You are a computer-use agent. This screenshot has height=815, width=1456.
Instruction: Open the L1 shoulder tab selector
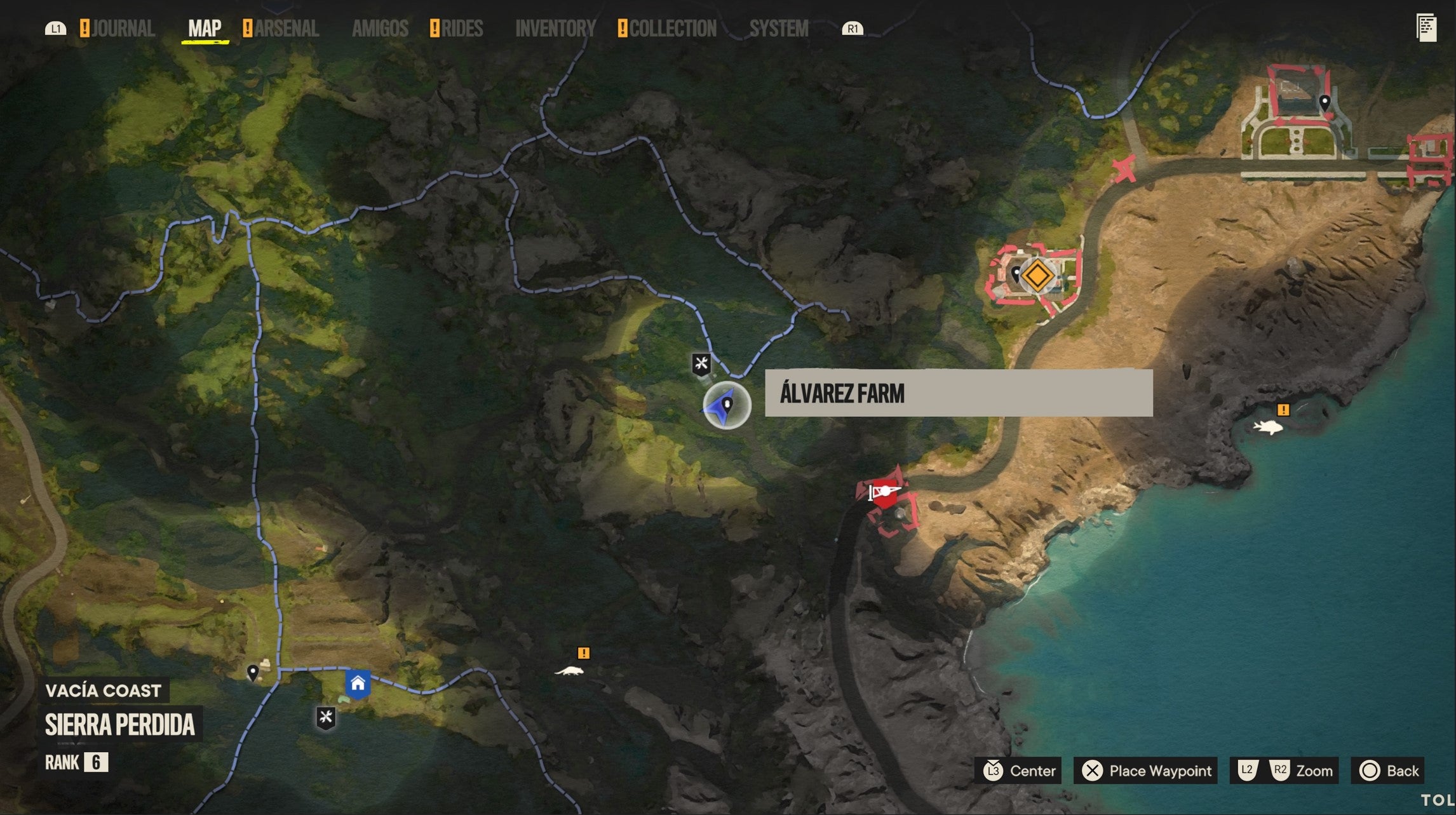(x=55, y=27)
